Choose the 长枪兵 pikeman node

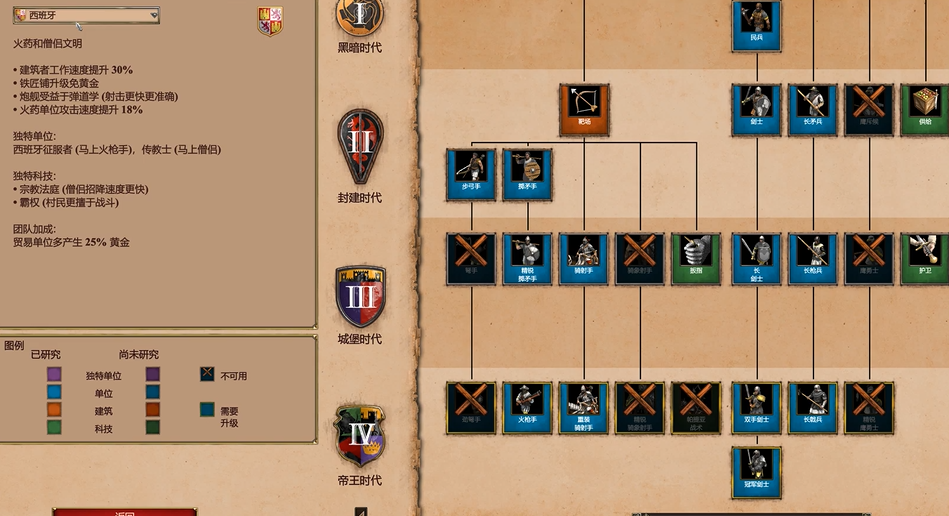(x=812, y=258)
